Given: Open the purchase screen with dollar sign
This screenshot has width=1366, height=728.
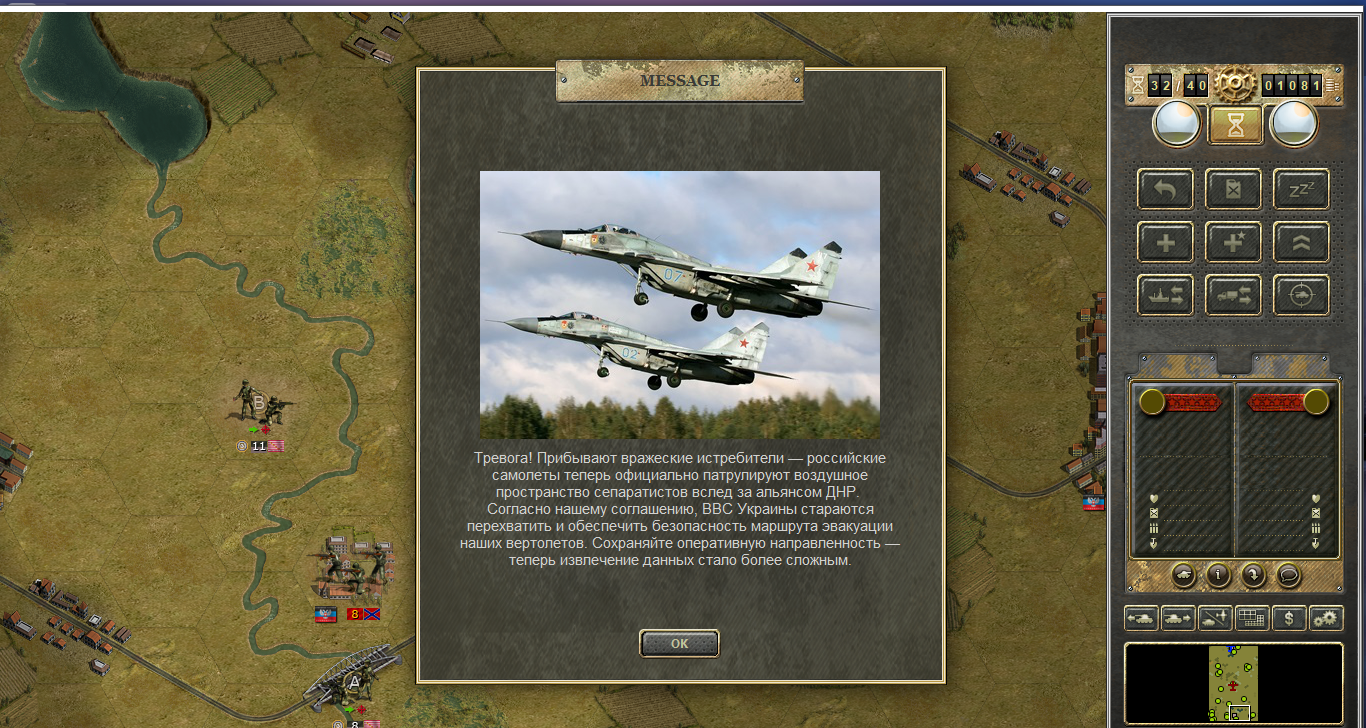Looking at the screenshot, I should [x=1289, y=618].
